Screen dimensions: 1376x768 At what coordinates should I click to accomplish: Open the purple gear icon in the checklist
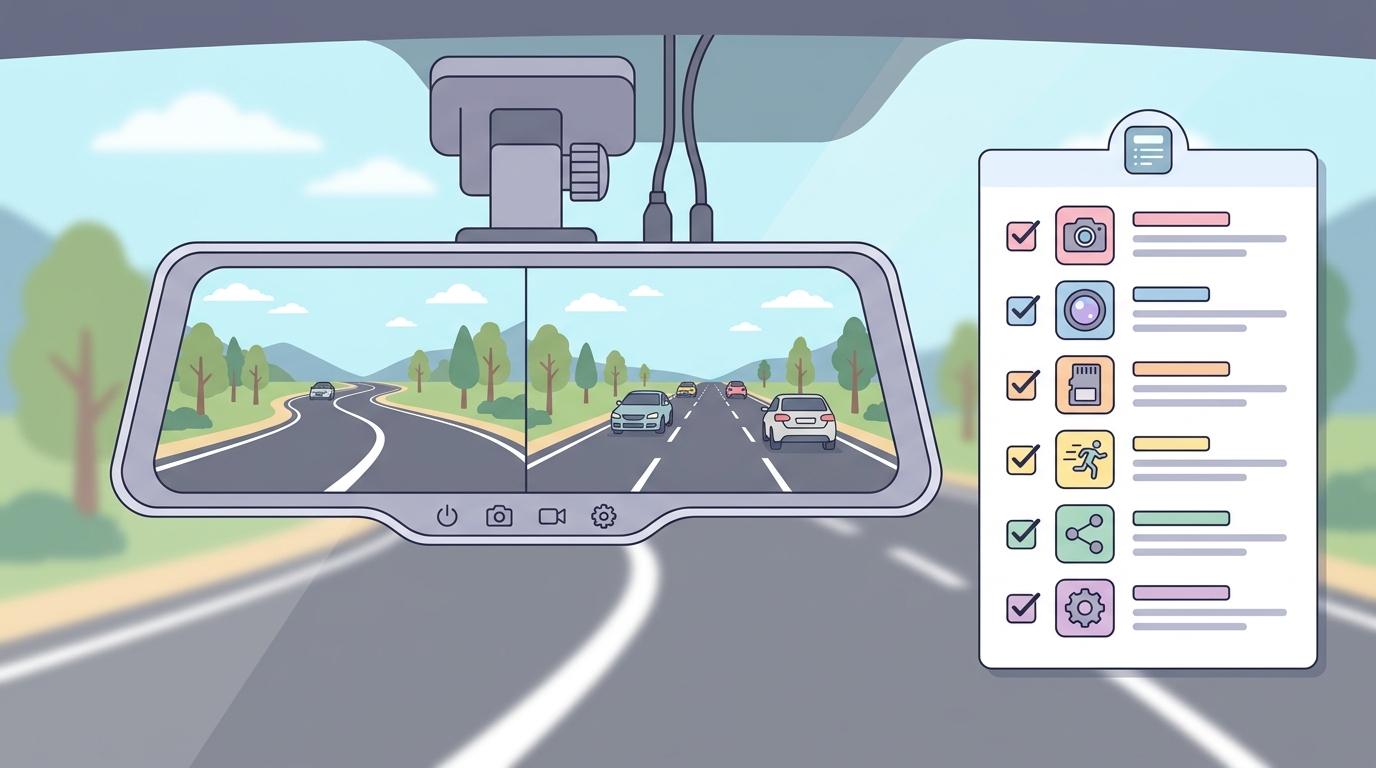(1085, 608)
